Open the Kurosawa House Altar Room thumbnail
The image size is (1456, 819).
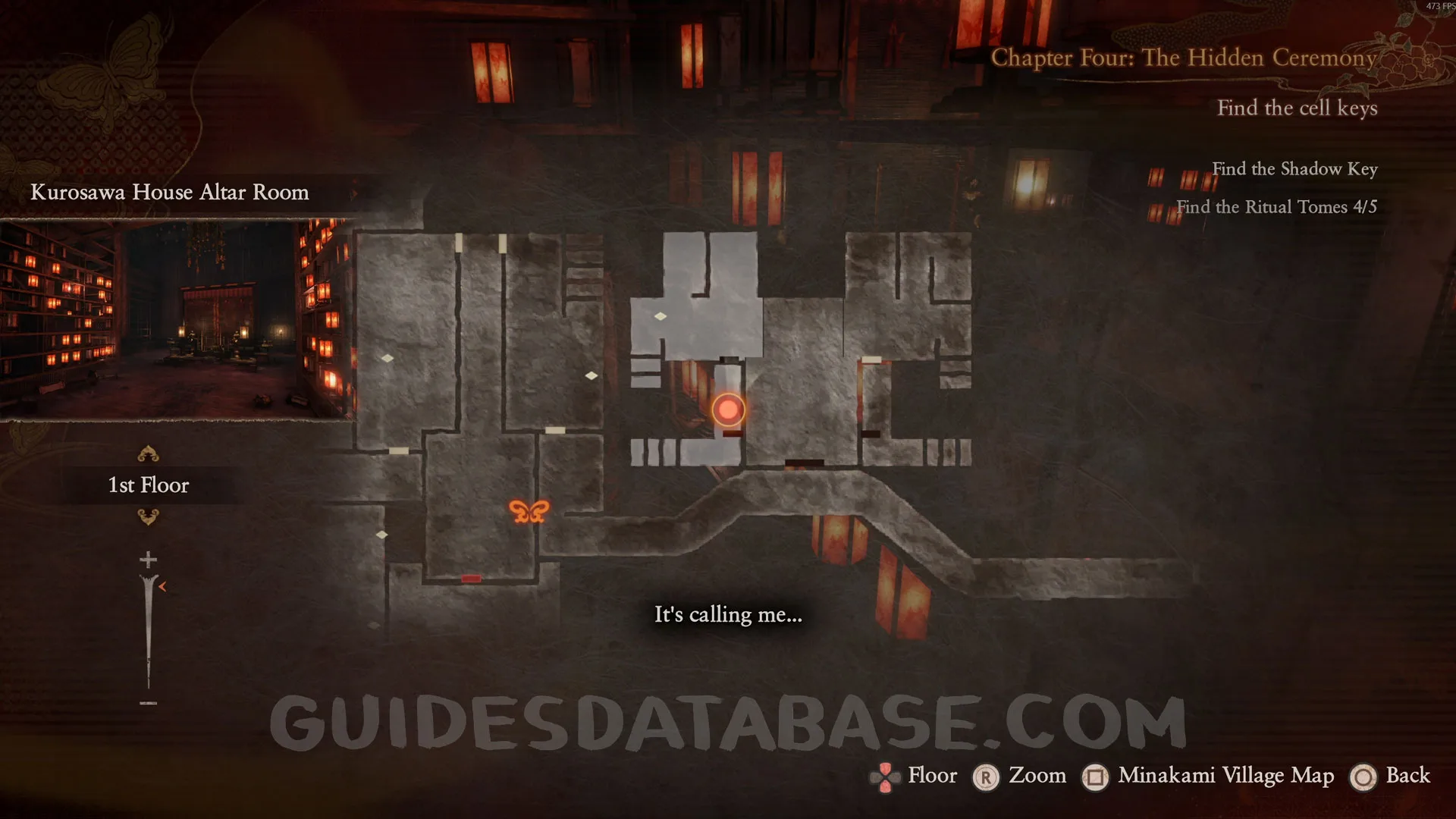(x=176, y=319)
